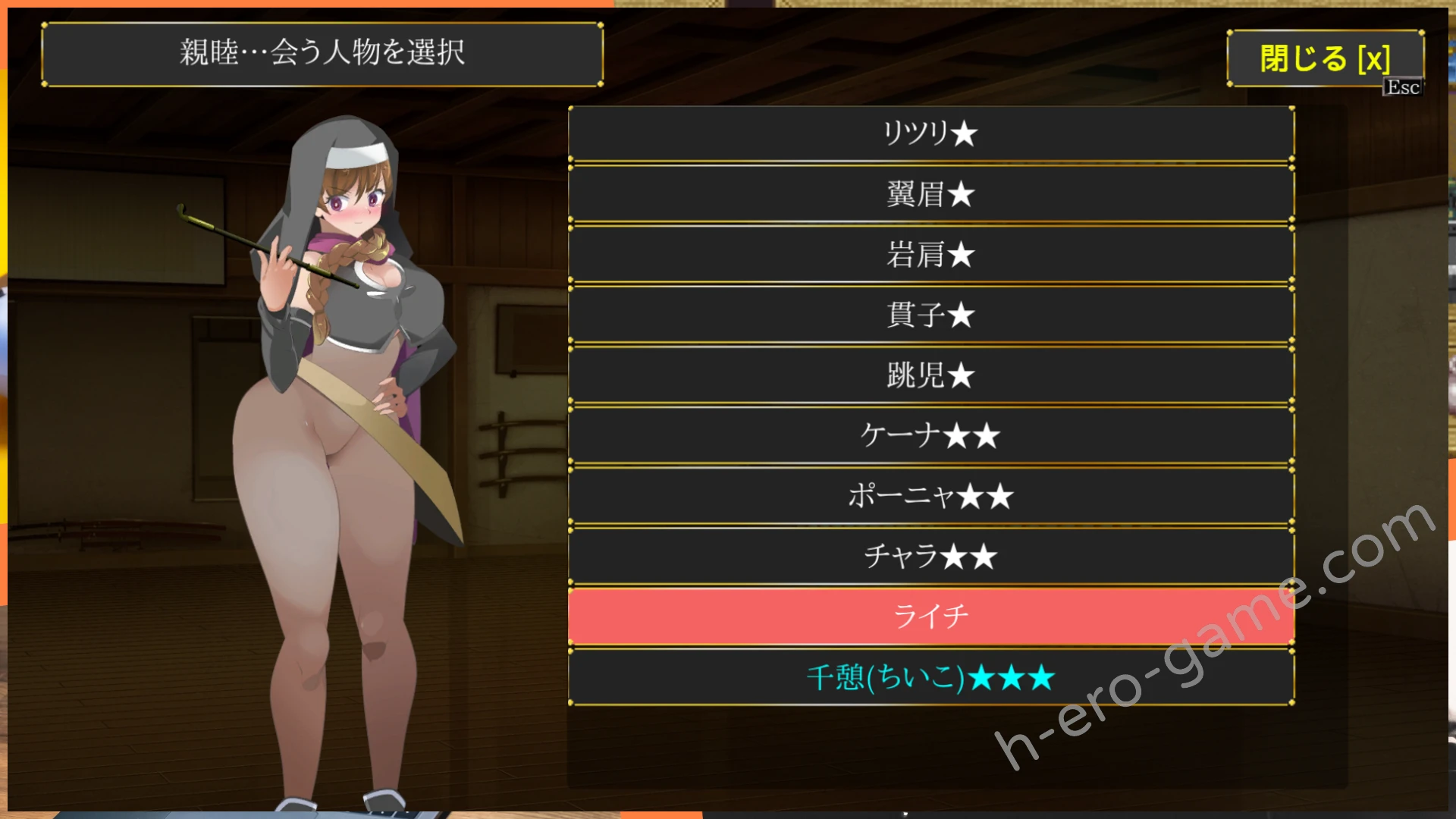1456x819 pixels.
Task: Choose 翼眉★ to meet
Action: pyautogui.click(x=930, y=194)
